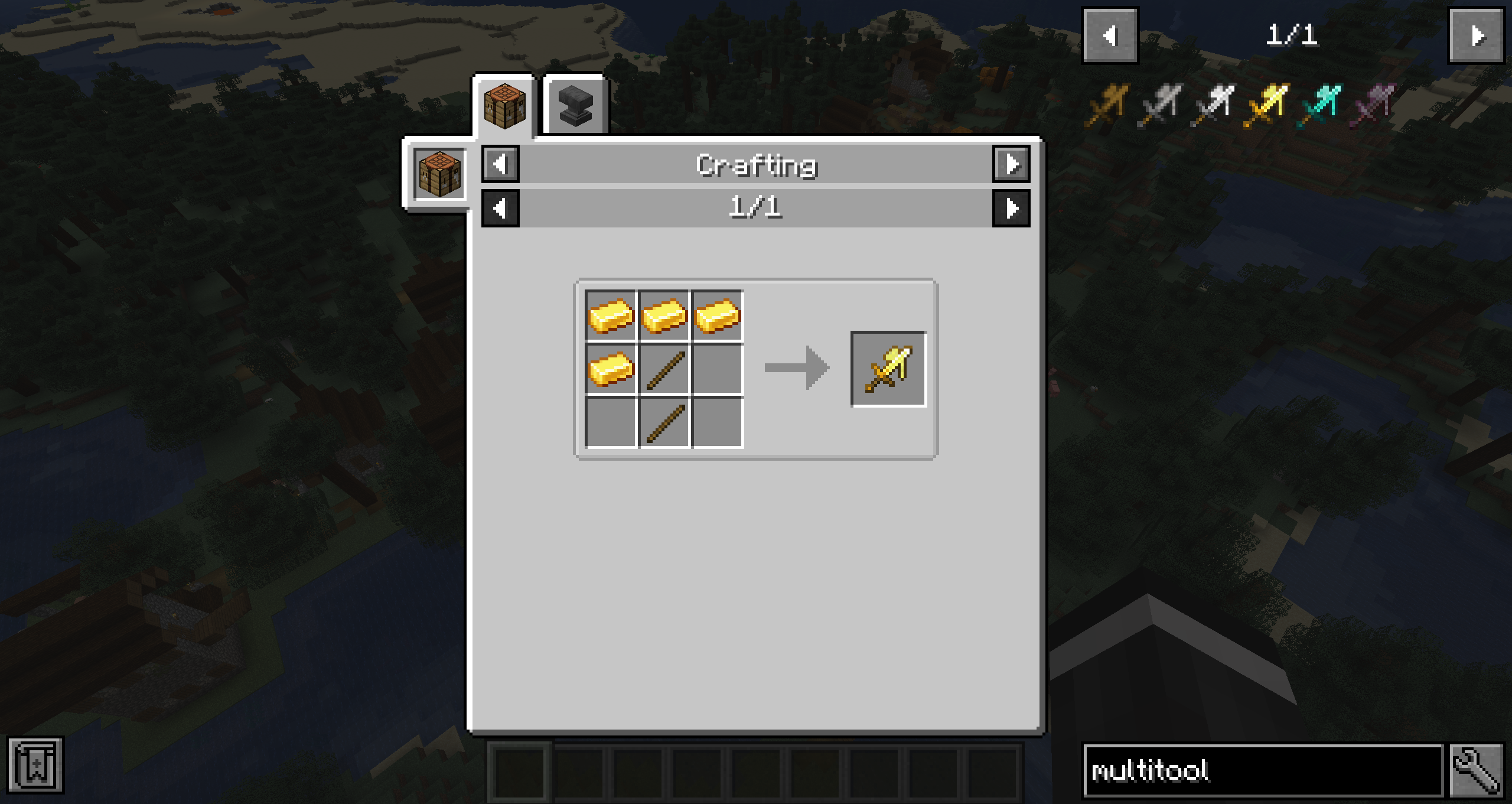Select the stick in the grid's center slot

664,369
